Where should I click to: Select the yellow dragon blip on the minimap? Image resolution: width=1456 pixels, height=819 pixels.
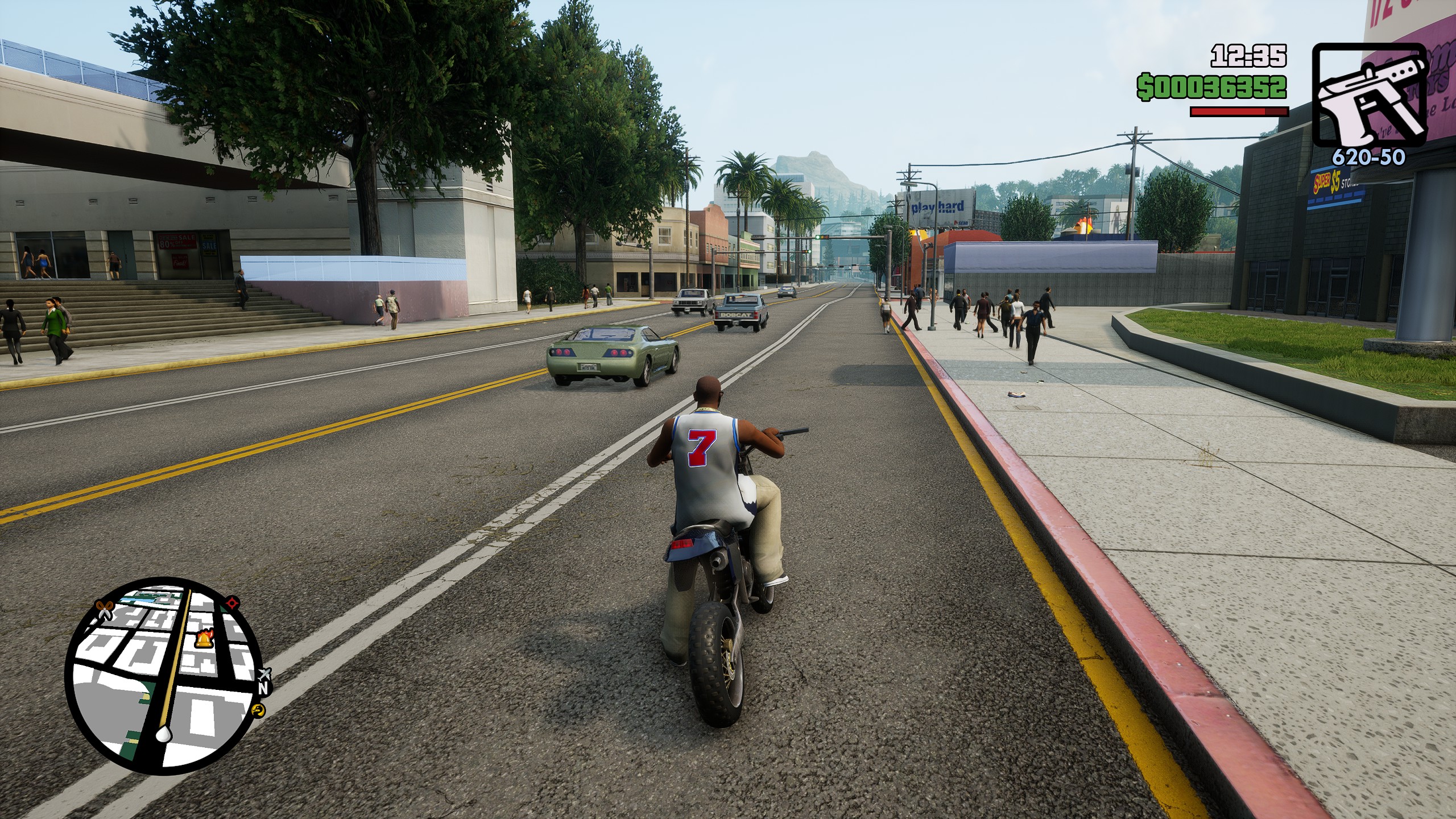(x=258, y=710)
